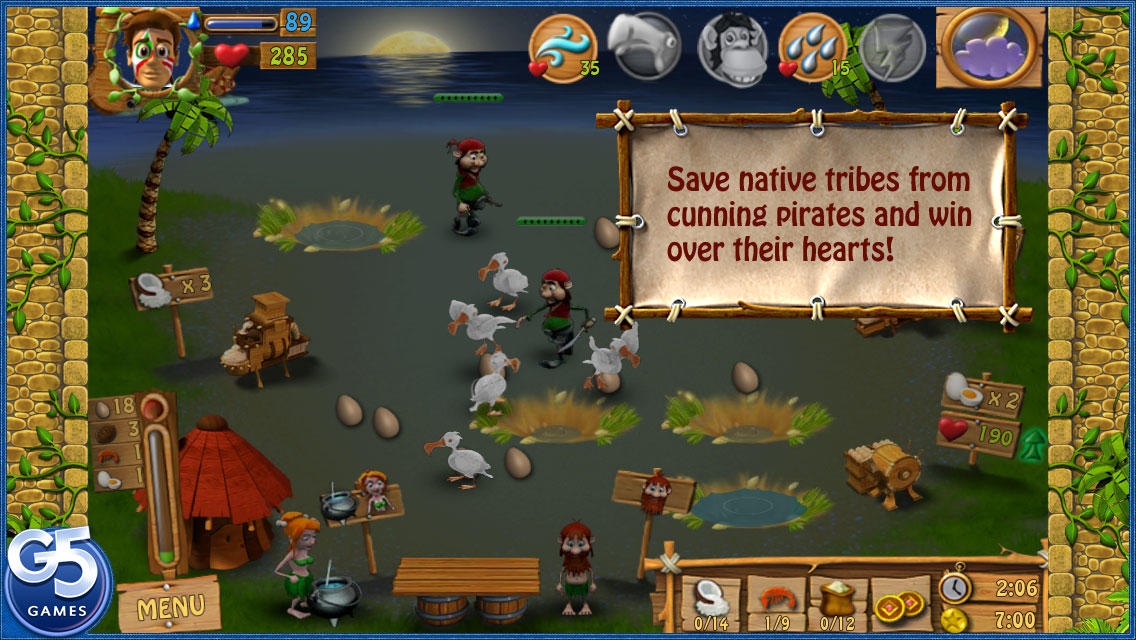The width and height of the screenshot is (1136, 640).
Task: Activate the wind gust power
Action: click(562, 46)
